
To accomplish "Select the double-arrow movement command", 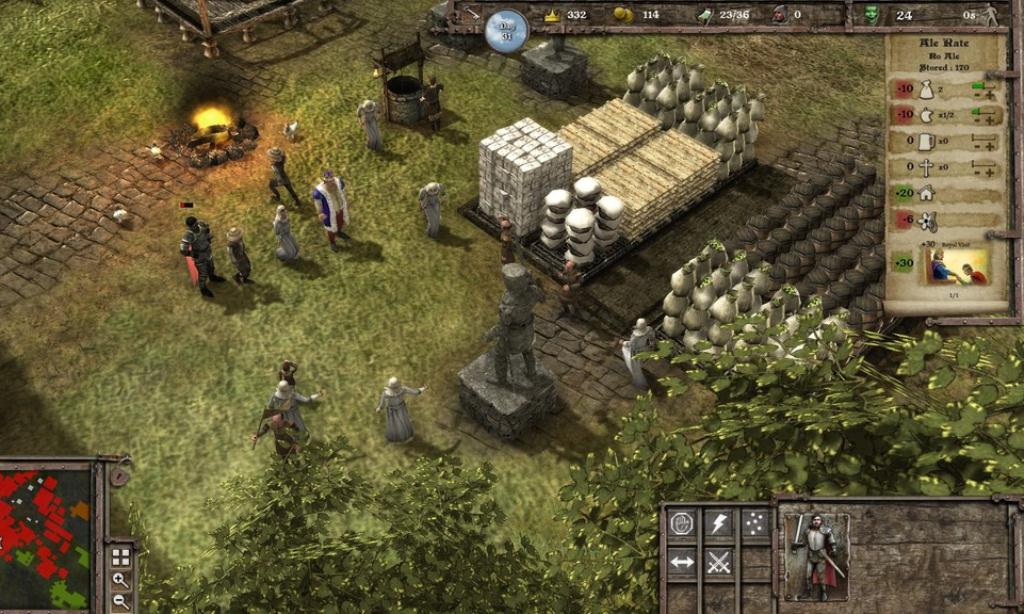I will (682, 561).
